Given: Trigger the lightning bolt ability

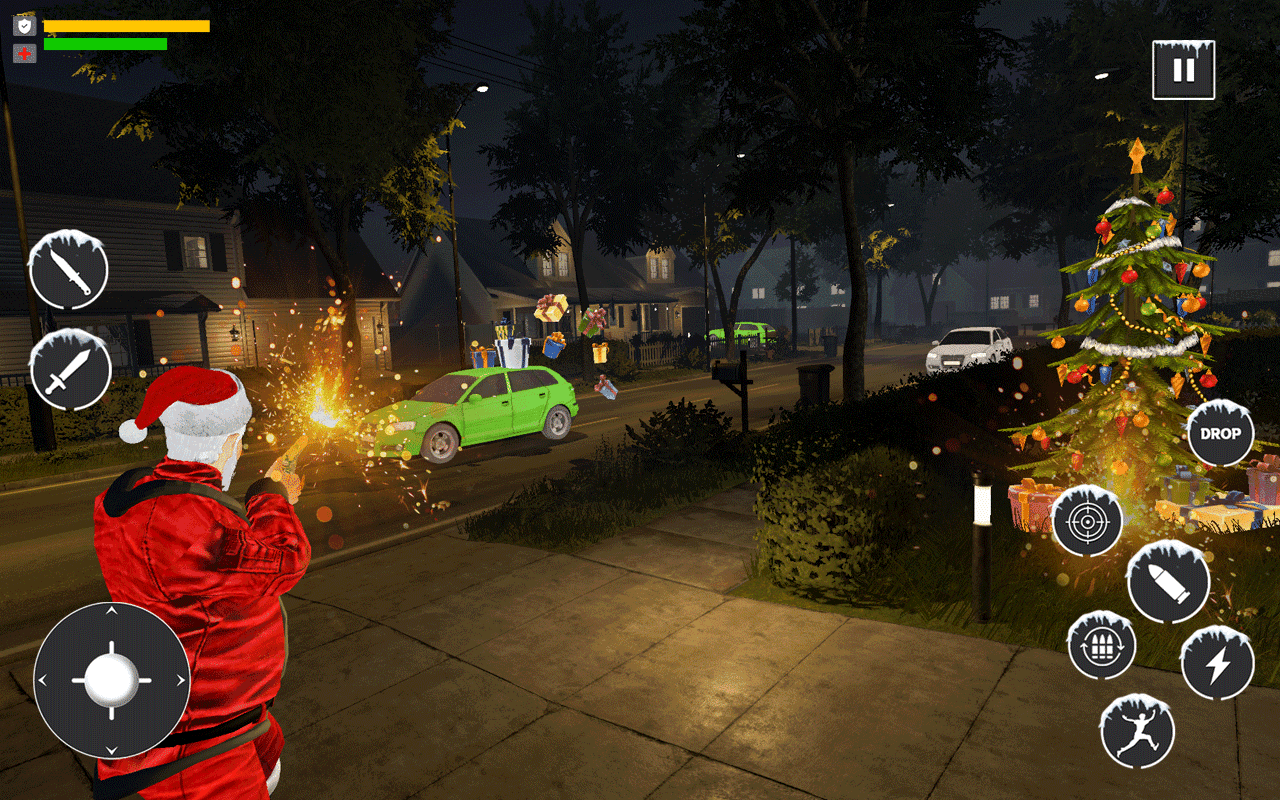Looking at the screenshot, I should point(1217,664).
